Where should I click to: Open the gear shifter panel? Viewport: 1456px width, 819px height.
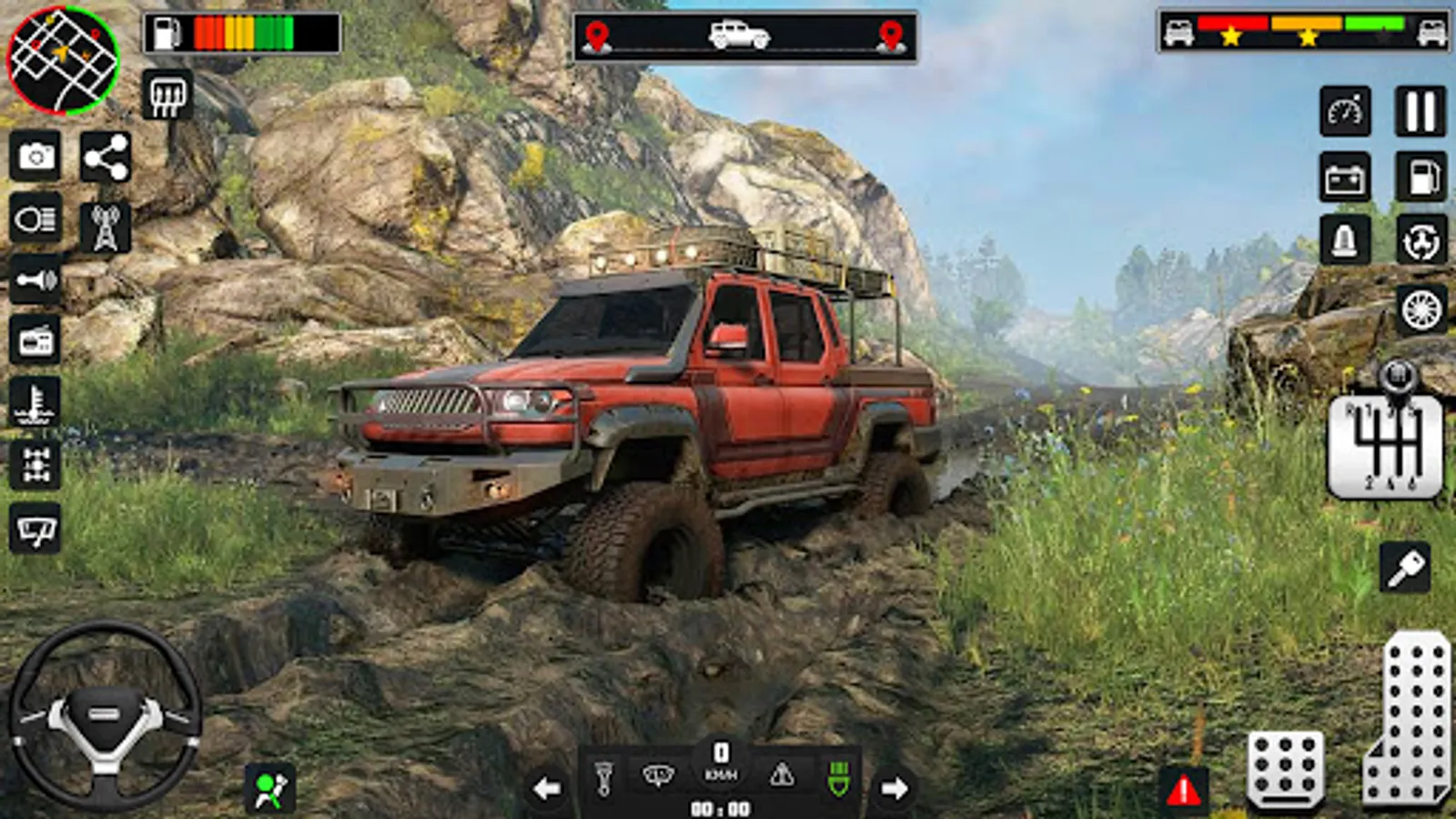pyautogui.click(x=1385, y=446)
